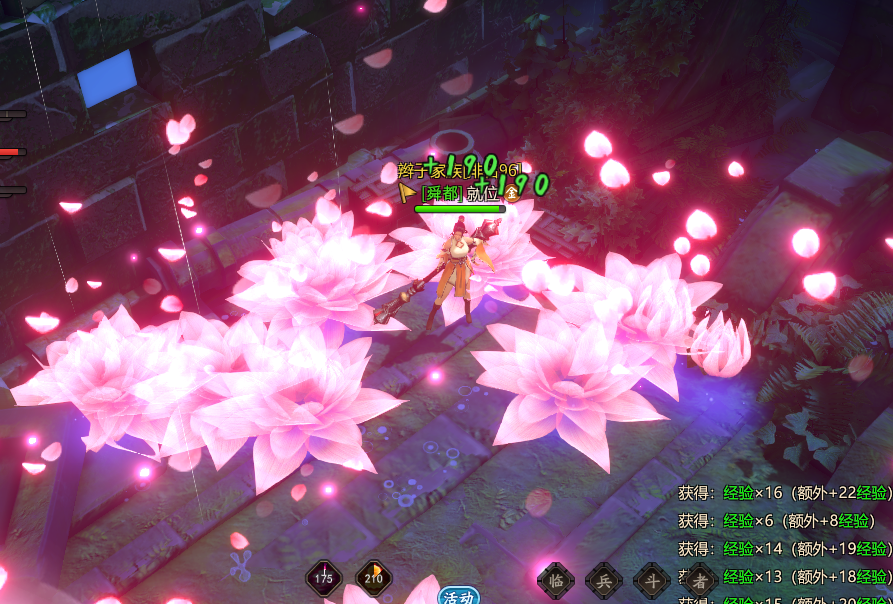This screenshot has height=604, width=893.
Task: Select the diamond slot showing 210
Action: (x=374, y=578)
